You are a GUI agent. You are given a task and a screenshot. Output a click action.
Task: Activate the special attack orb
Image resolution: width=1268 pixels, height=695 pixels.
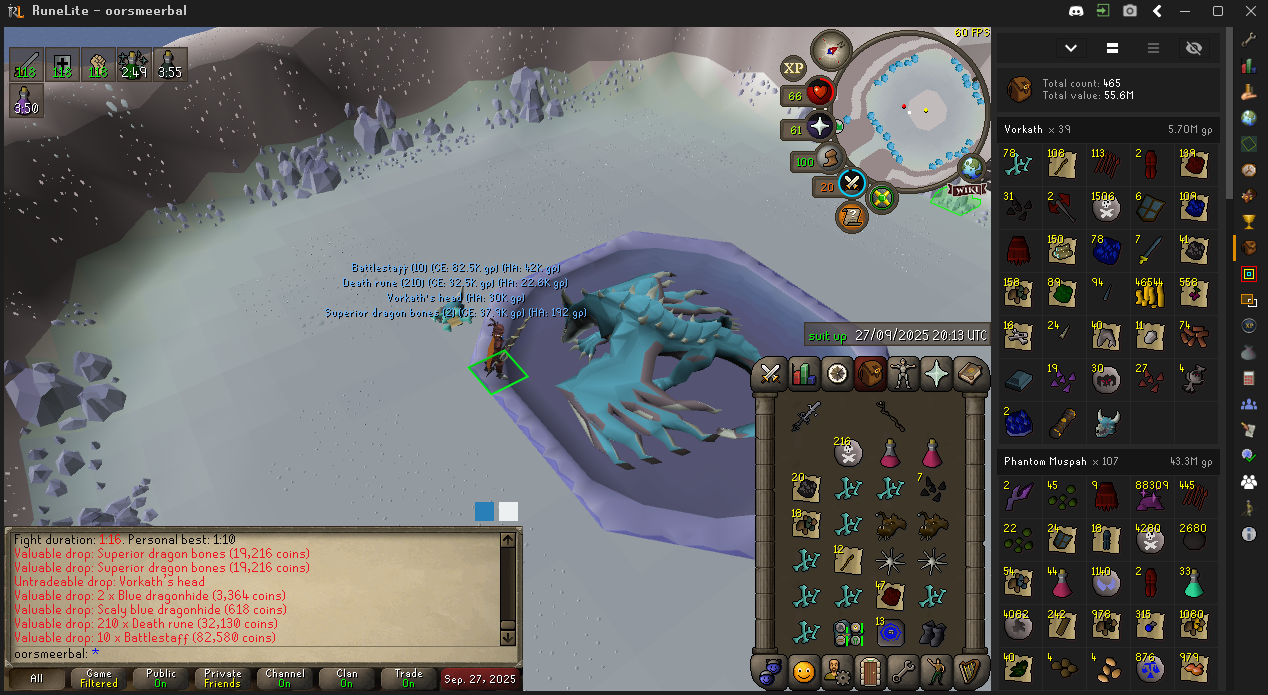point(852,183)
